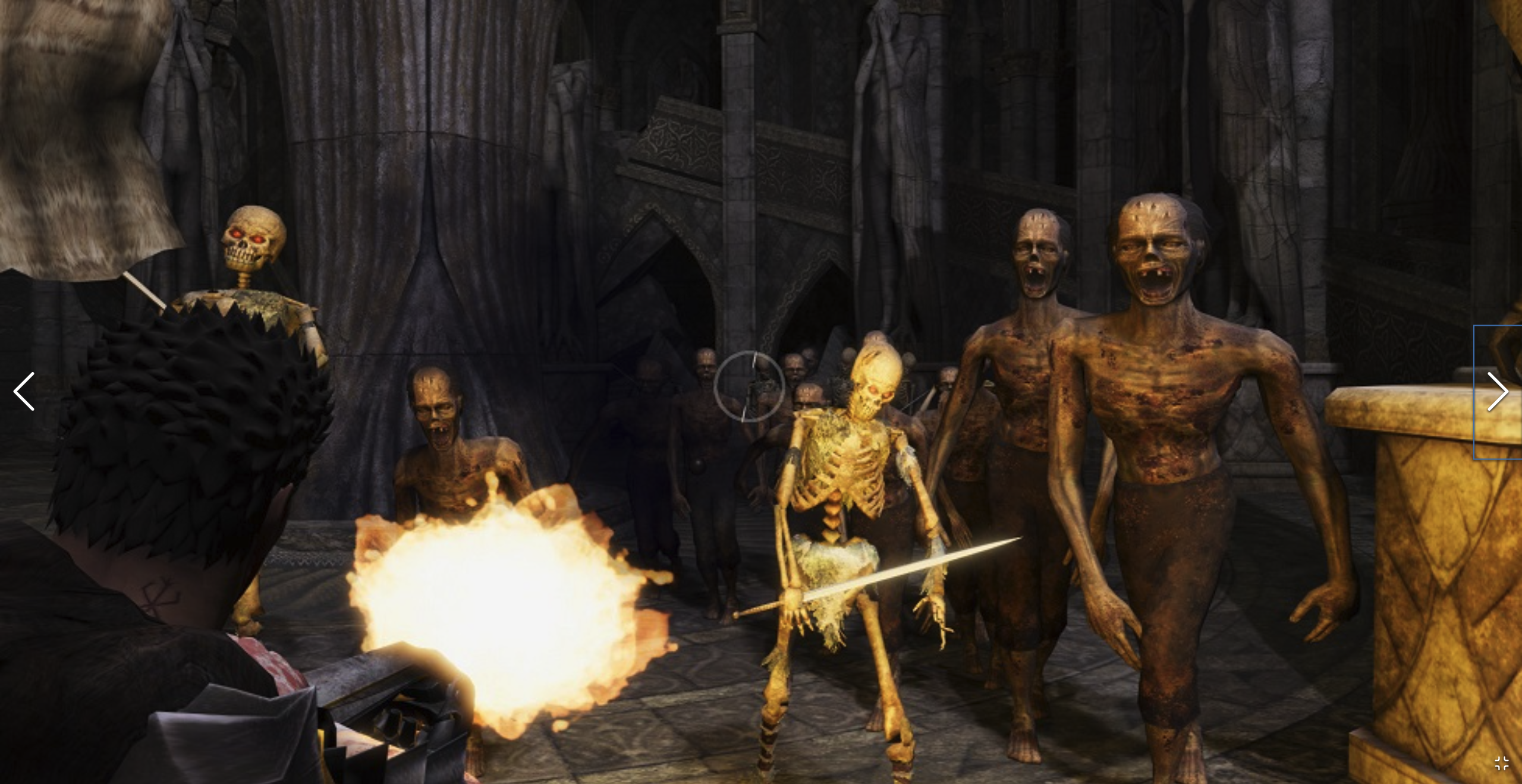The image size is (1522, 784).
Task: Click the left navigation arrow
Action: (x=25, y=392)
